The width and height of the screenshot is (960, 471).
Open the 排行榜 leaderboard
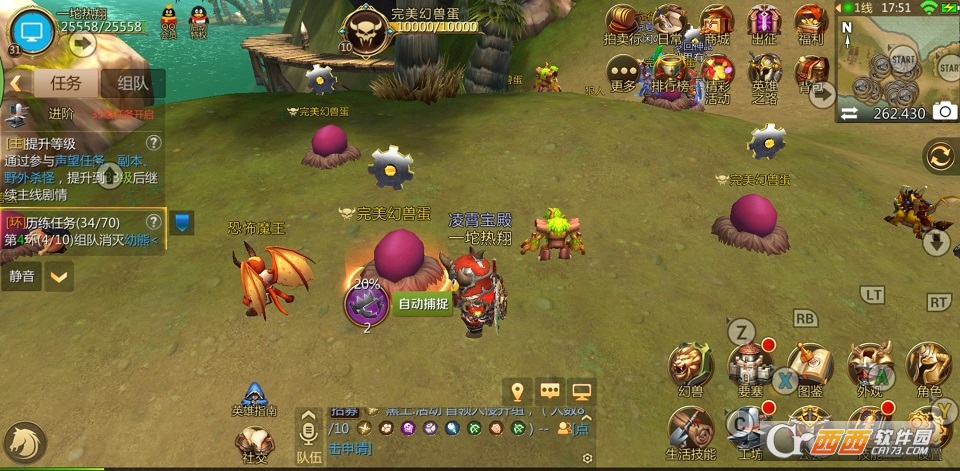(671, 72)
